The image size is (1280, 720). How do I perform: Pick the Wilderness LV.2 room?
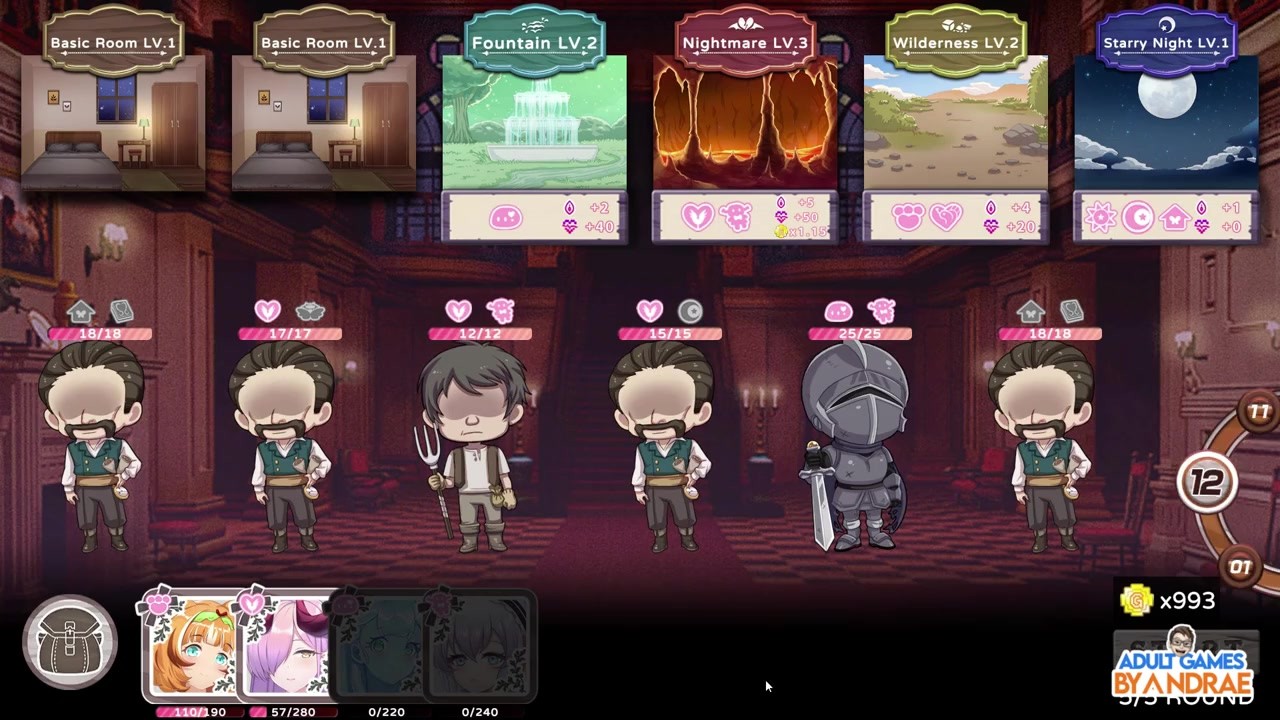(x=955, y=123)
